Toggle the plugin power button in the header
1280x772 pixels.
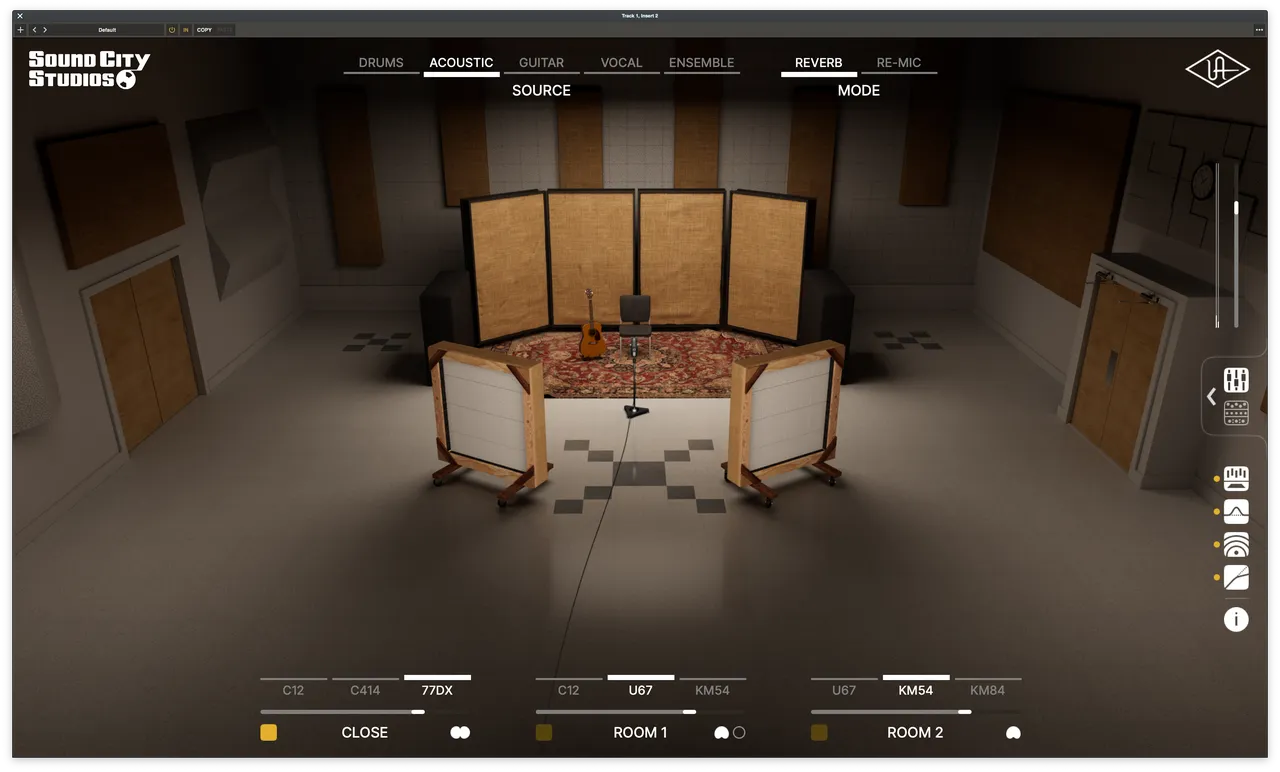coord(169,30)
